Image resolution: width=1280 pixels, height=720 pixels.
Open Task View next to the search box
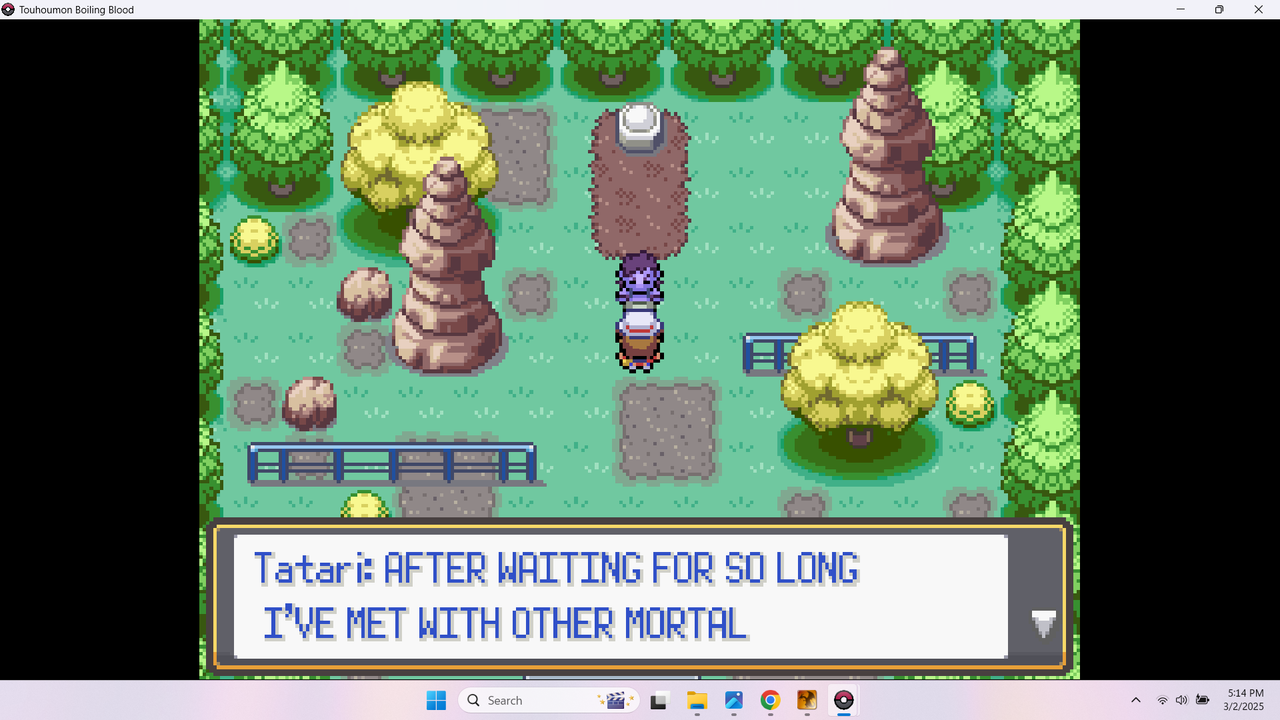click(658, 700)
